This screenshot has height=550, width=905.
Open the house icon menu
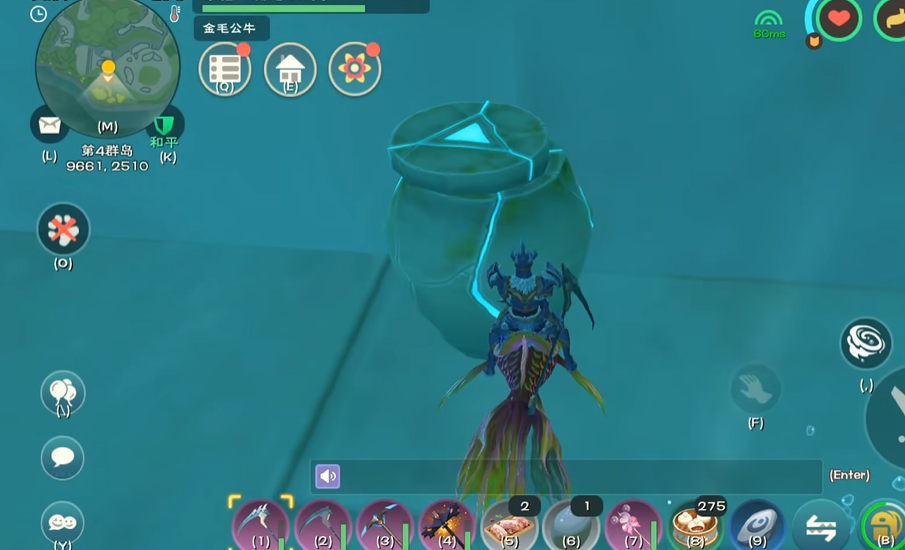[x=290, y=69]
